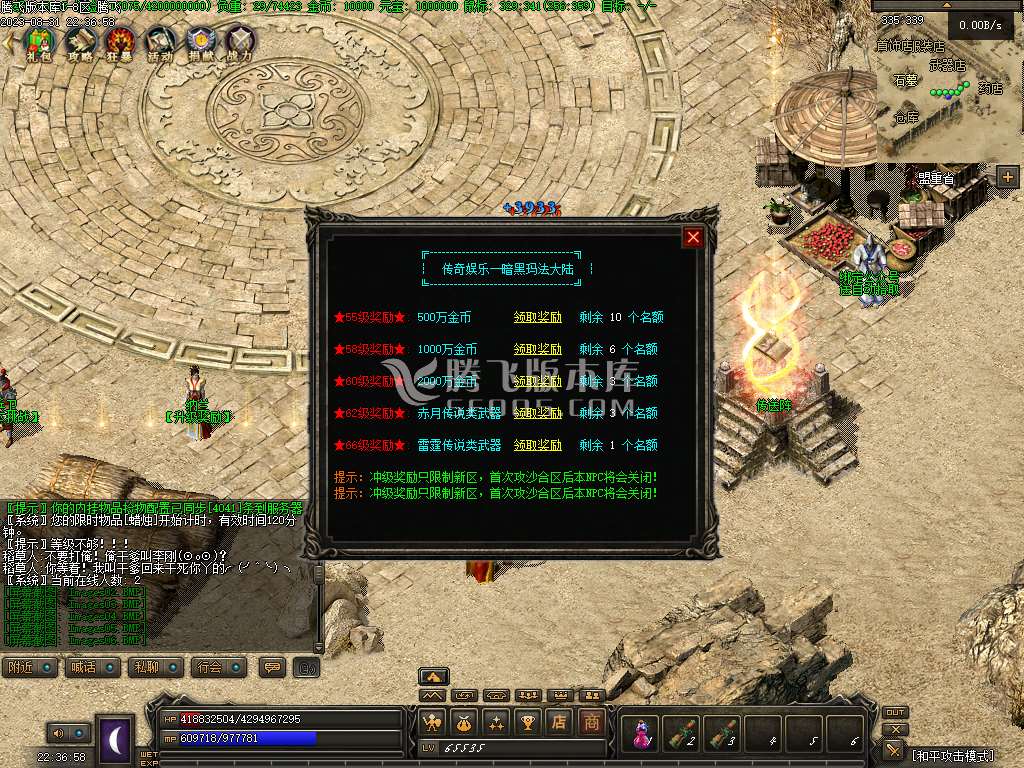
Task: Switch to the 附近 nearby chat channel
Action: 30,668
